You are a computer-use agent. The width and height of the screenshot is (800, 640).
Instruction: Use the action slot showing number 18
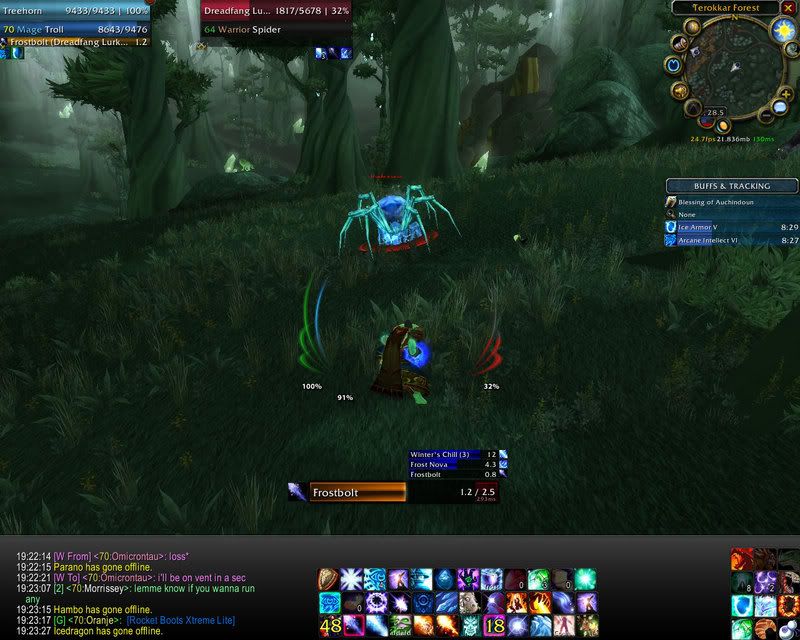click(493, 626)
